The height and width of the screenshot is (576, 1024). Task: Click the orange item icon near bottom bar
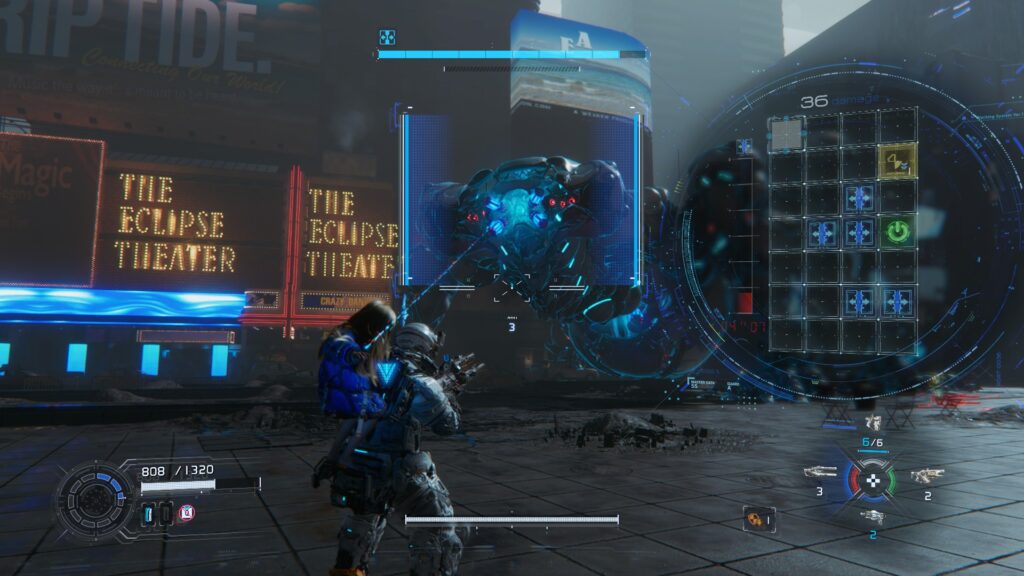coord(756,518)
